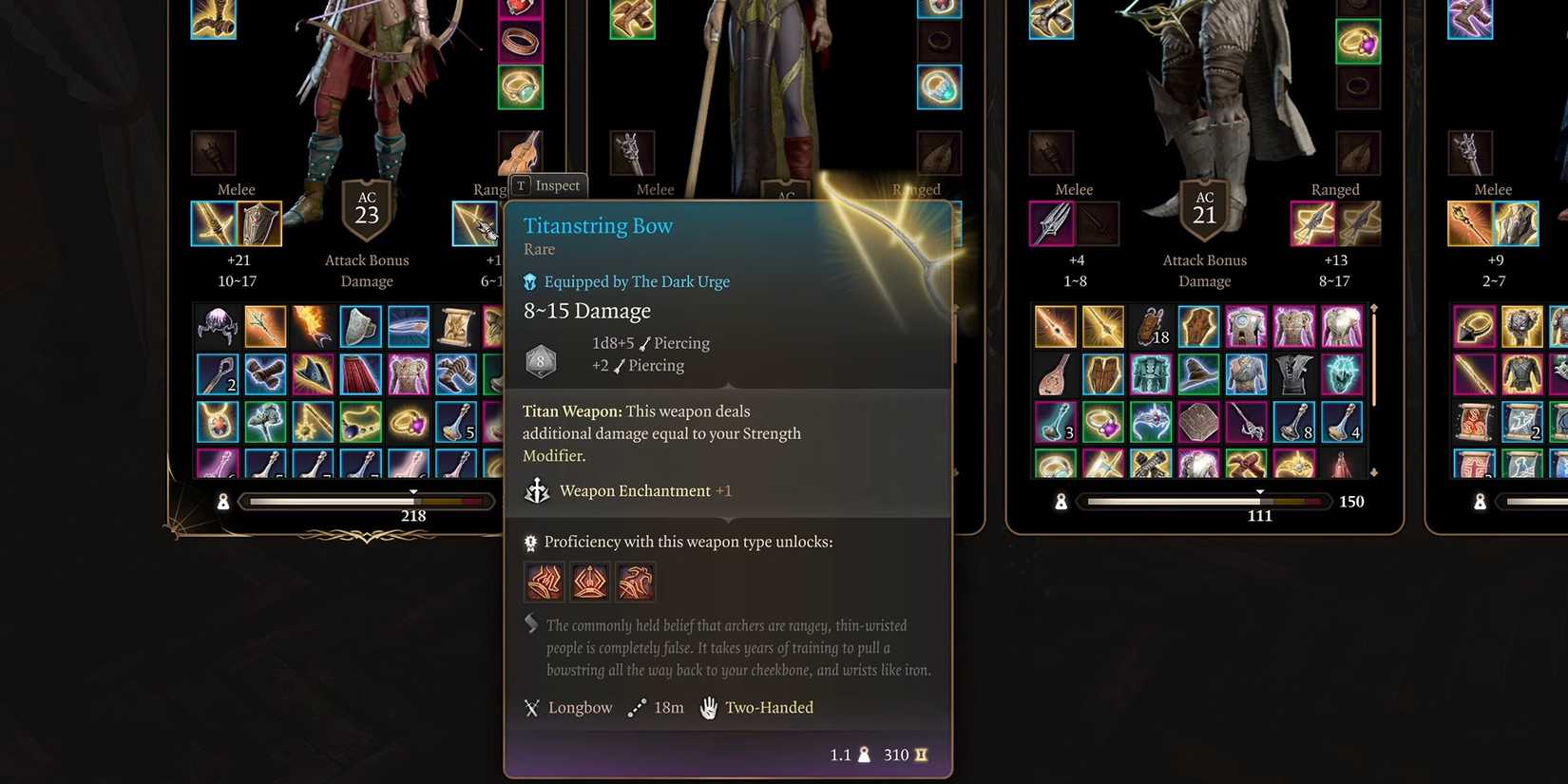Click the 'Equipped by The Dark Urge' text
The height and width of the screenshot is (784, 1568).
click(636, 281)
